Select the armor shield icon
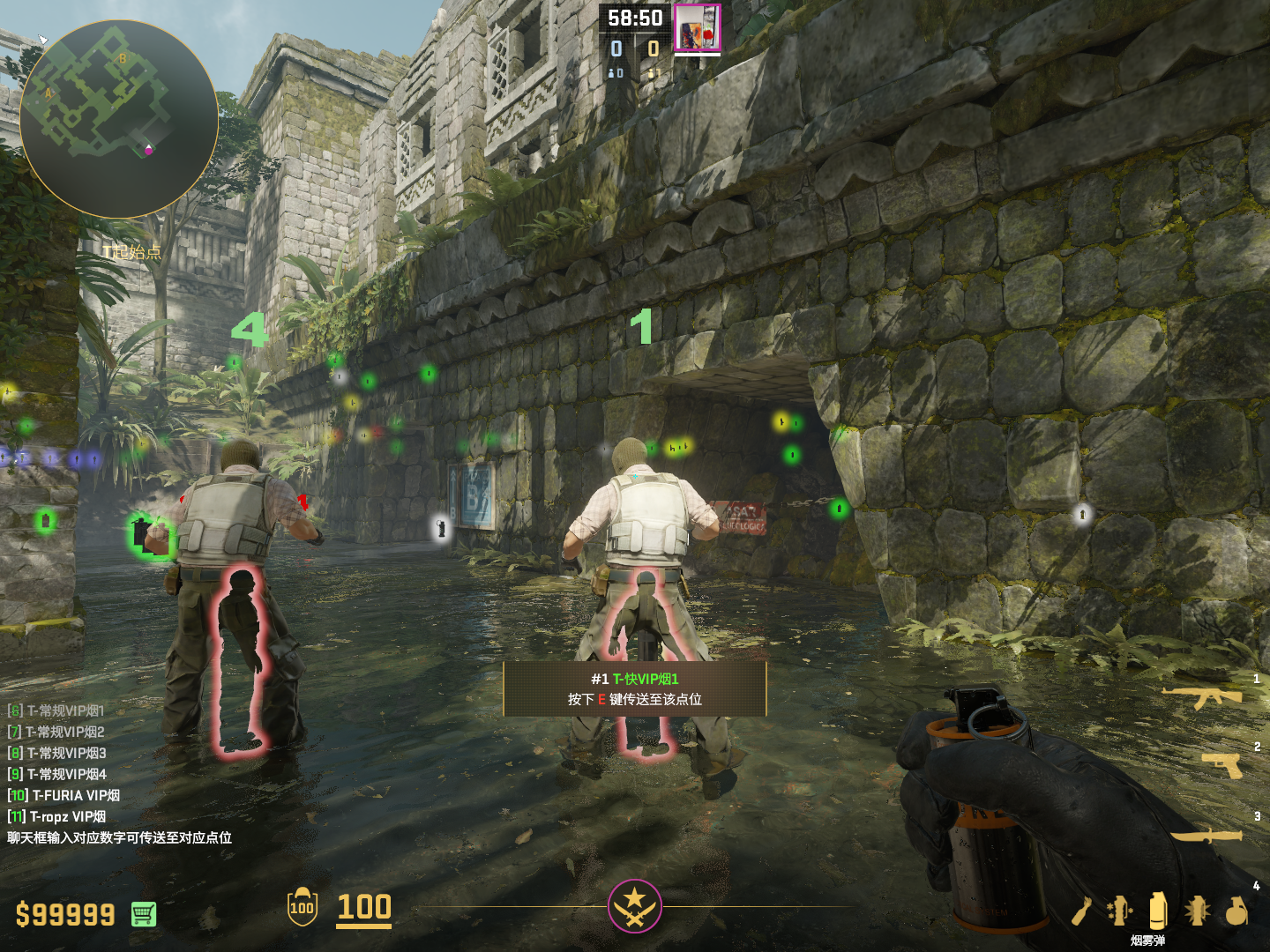The image size is (1270, 952). pyautogui.click(x=302, y=907)
